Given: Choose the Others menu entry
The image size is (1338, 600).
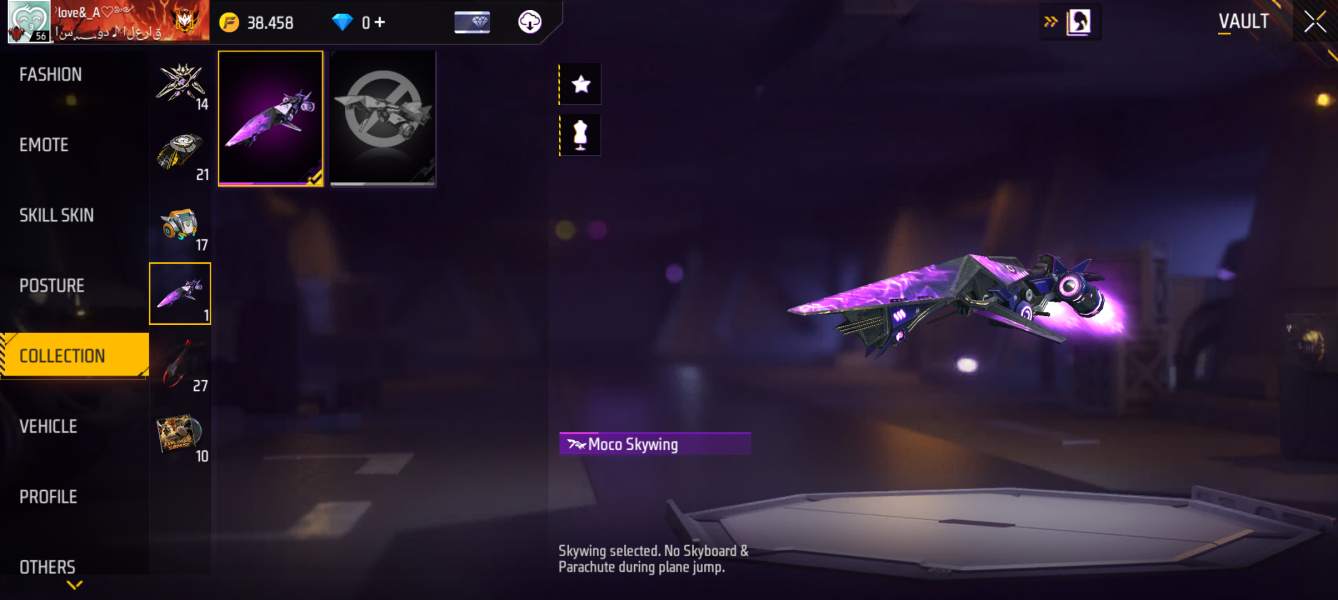Looking at the screenshot, I should (47, 567).
